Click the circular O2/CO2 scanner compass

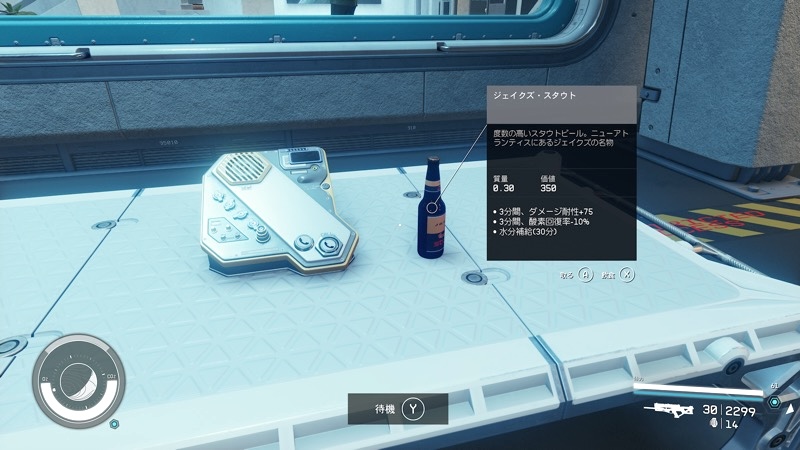pyautogui.click(x=75, y=378)
